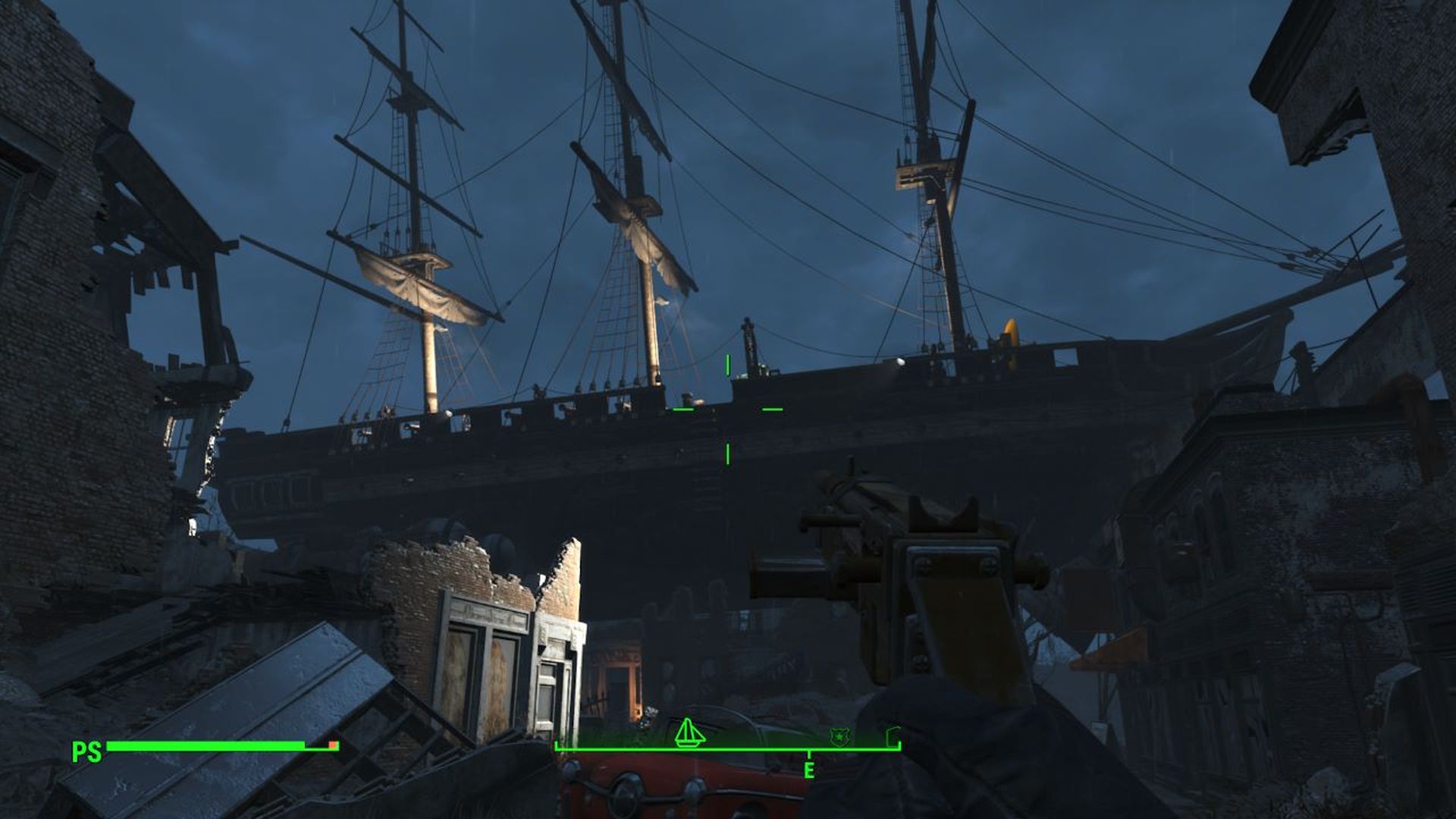Click the sailboat marker on the compass
Screen dimensions: 1456x819
coord(689,733)
